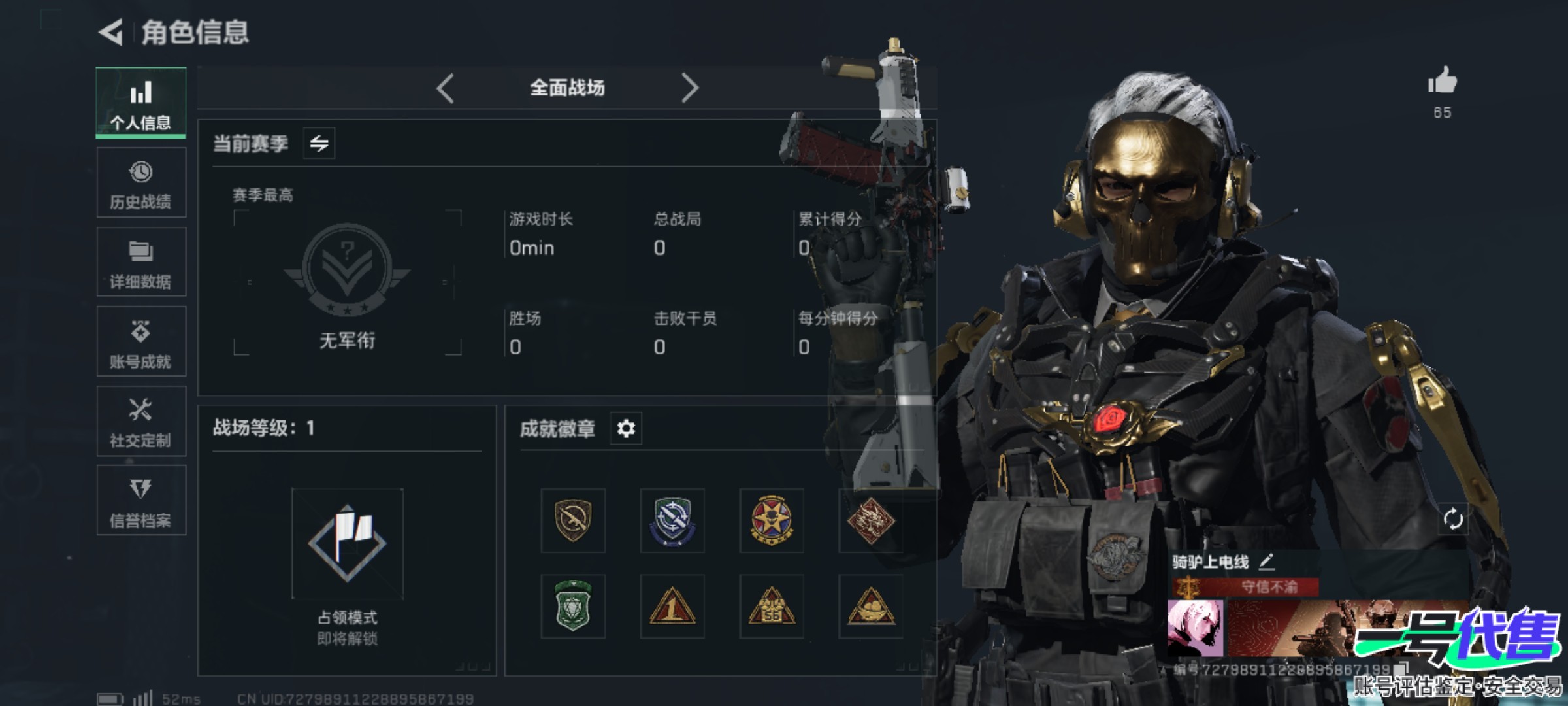Click the pink-haired player avatar
Screen dimensions: 1568x706
1195,629
